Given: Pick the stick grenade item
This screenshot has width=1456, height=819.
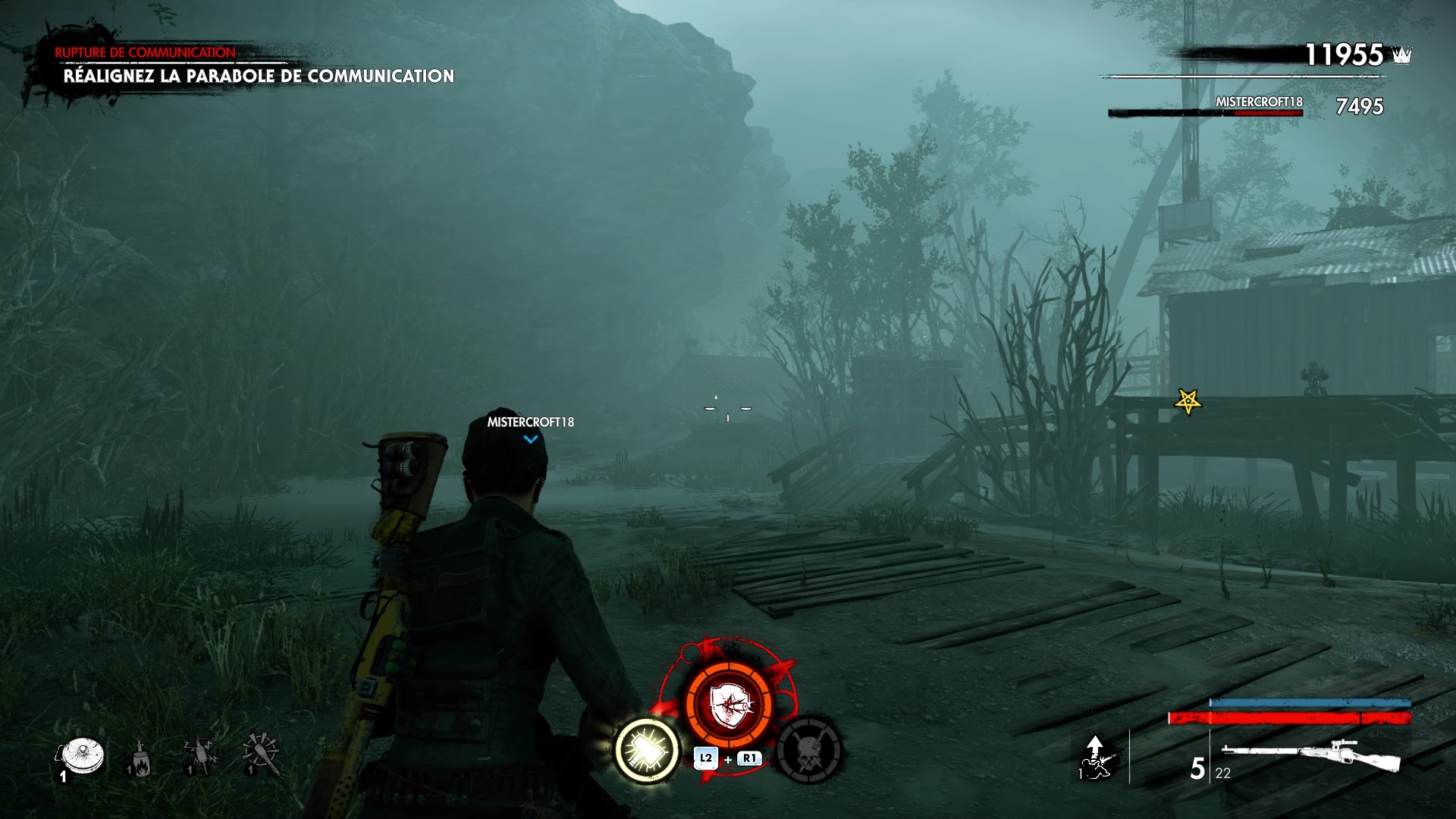Looking at the screenshot, I should click(261, 753).
